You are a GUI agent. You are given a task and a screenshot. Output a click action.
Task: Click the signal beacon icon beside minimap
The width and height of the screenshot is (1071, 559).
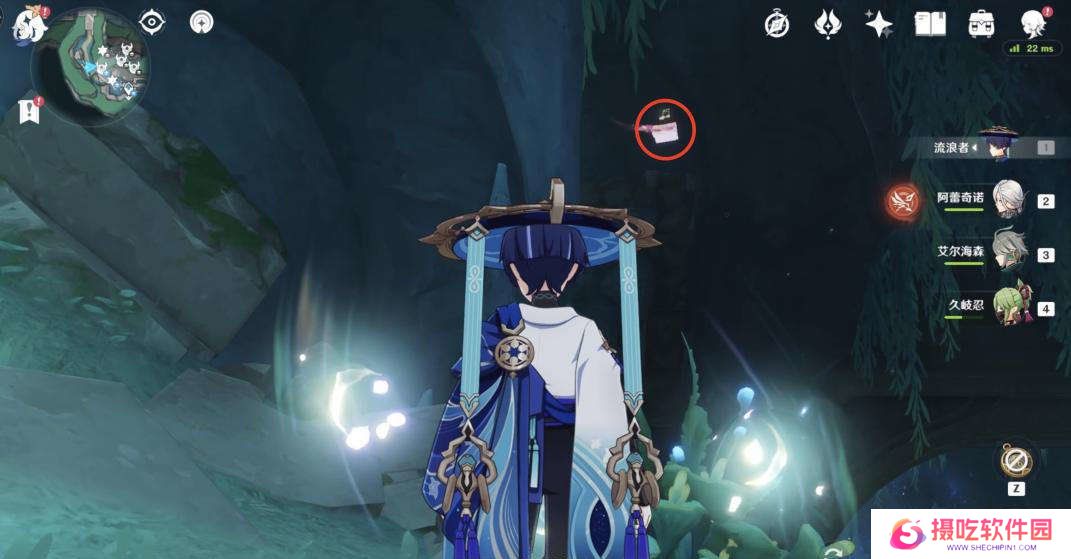click(202, 22)
